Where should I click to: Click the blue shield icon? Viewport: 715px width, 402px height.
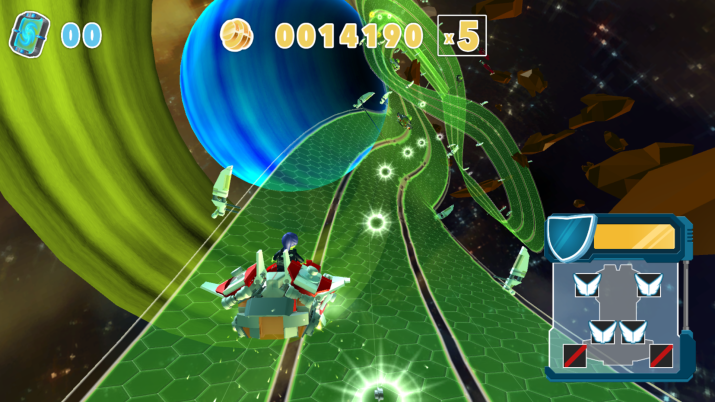tap(568, 237)
